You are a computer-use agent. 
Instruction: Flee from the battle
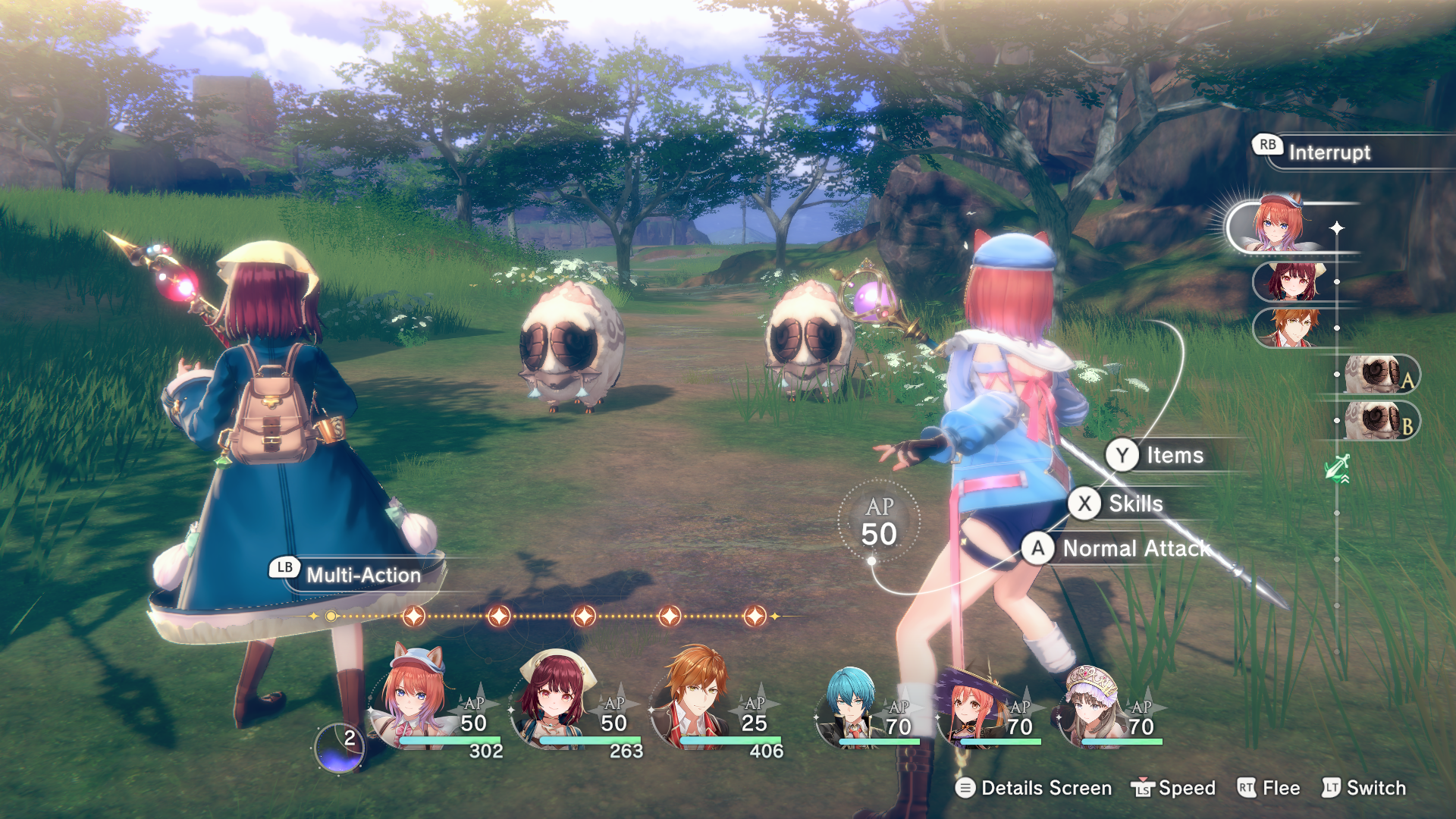pyautogui.click(x=1280, y=788)
